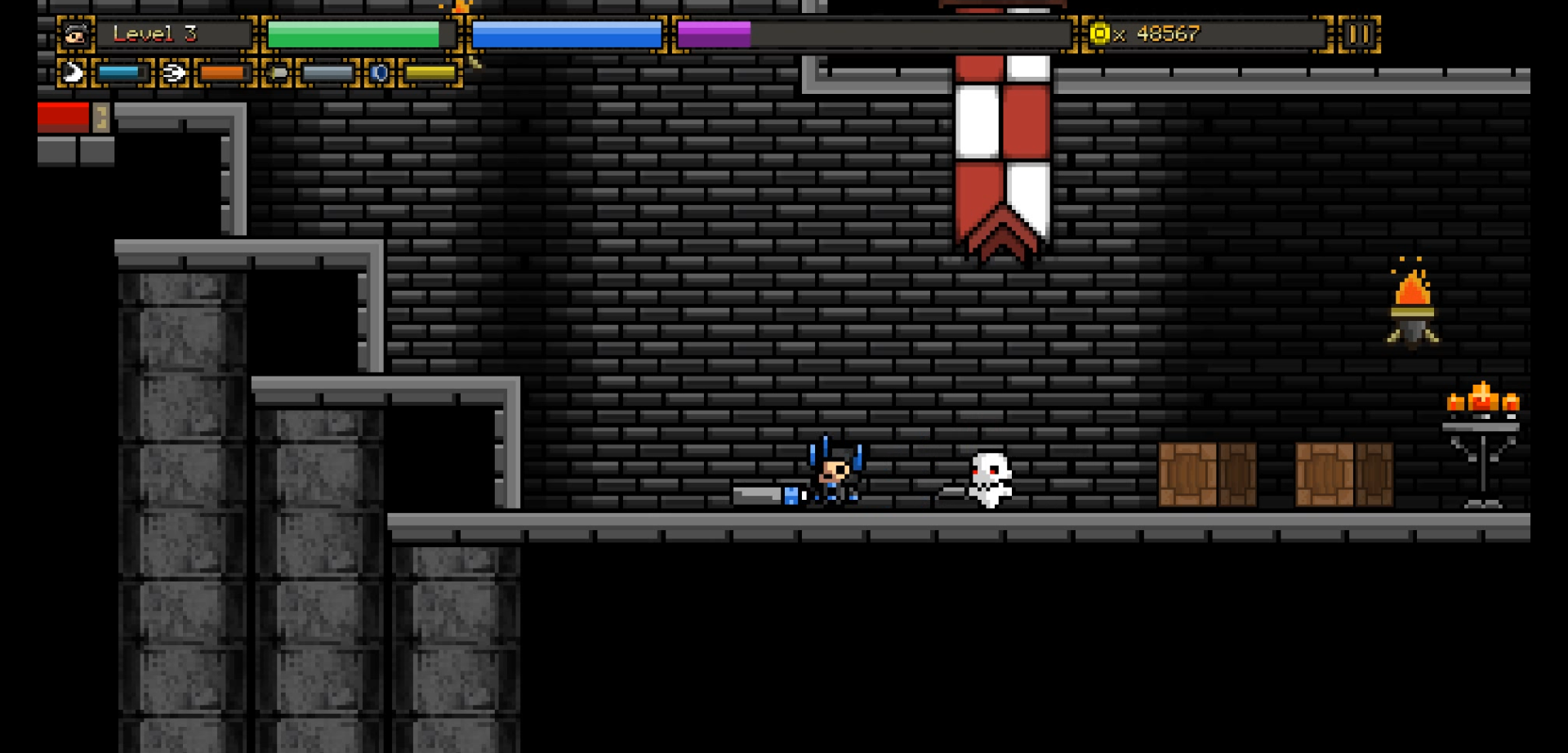The height and width of the screenshot is (753, 1568).
Task: Pause the game with the pause button
Action: 1359,34
